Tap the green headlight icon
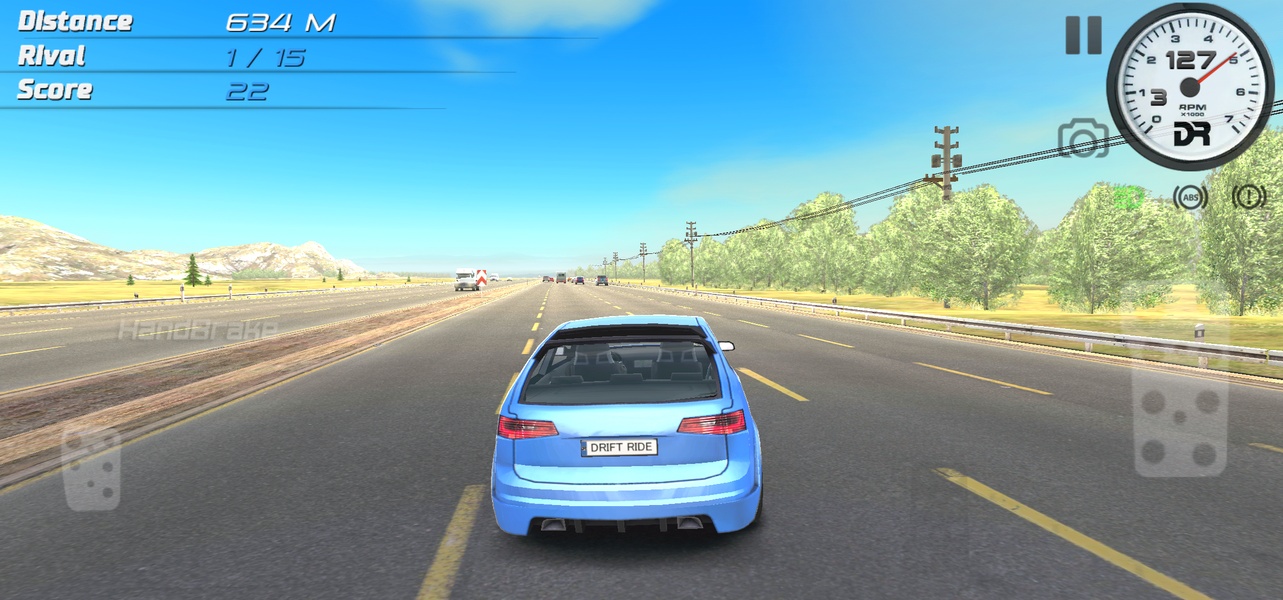Viewport: 1283px width, 600px height. coord(1130,197)
